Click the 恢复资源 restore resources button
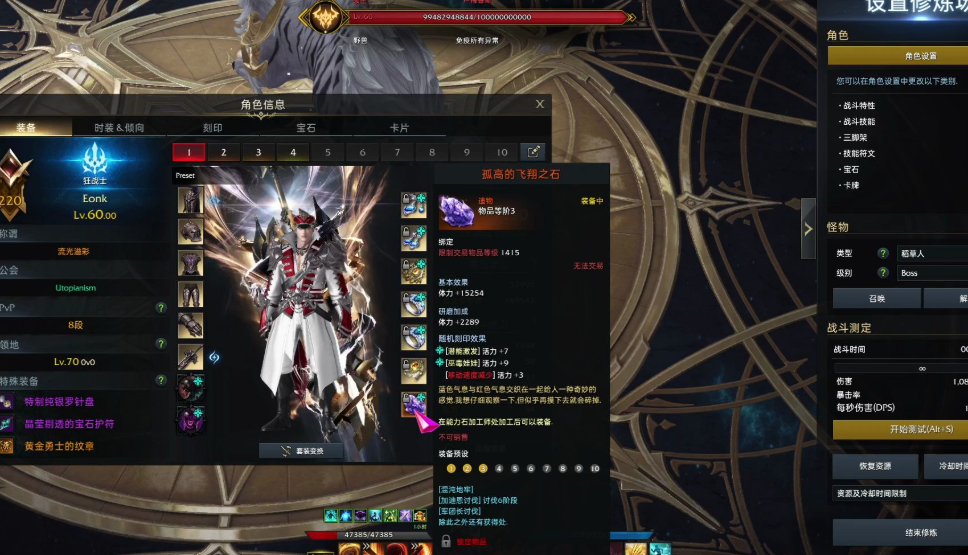Screen dimensions: 968x555 pos(875,466)
